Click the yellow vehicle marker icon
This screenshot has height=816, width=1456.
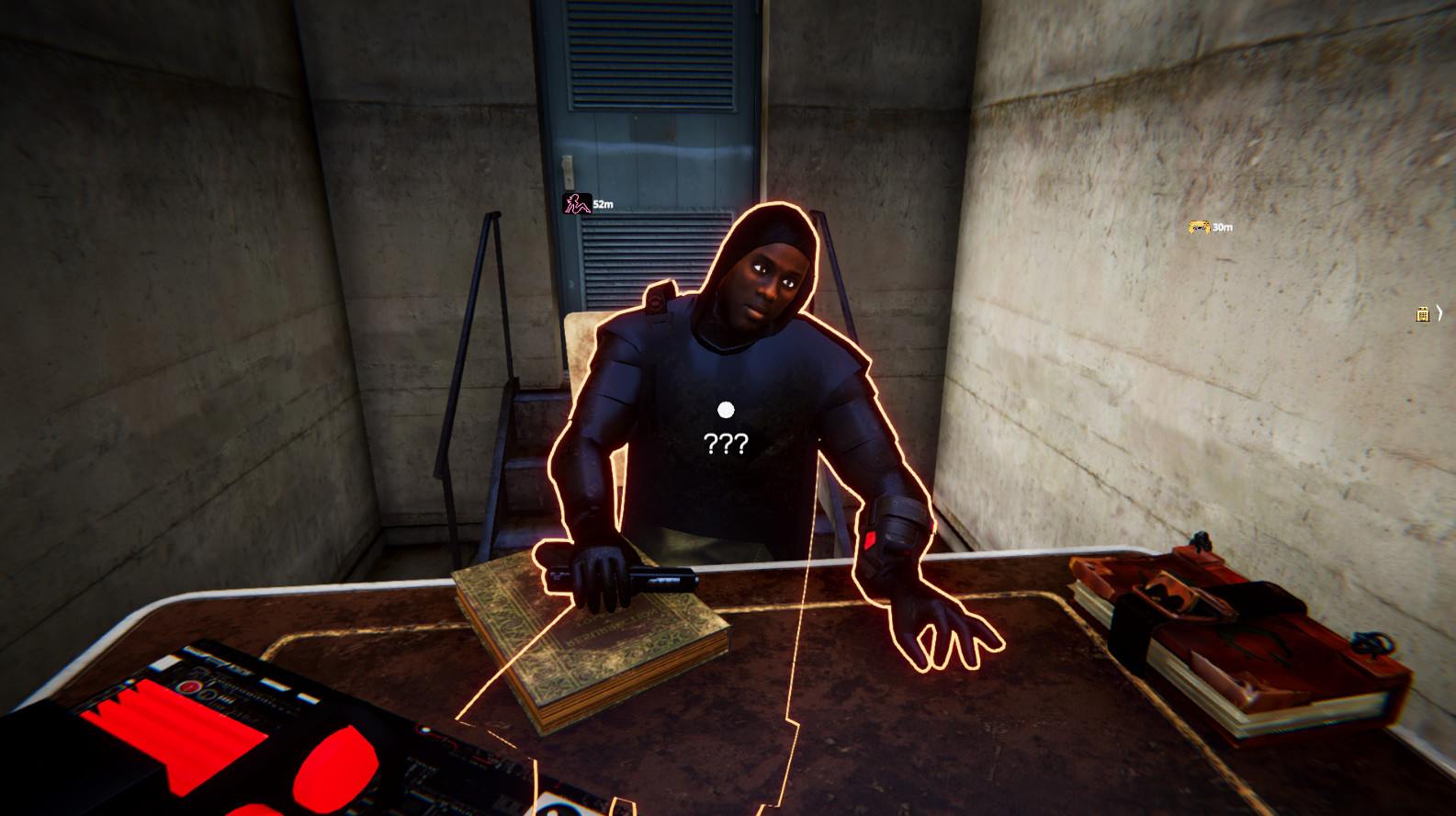1197,227
